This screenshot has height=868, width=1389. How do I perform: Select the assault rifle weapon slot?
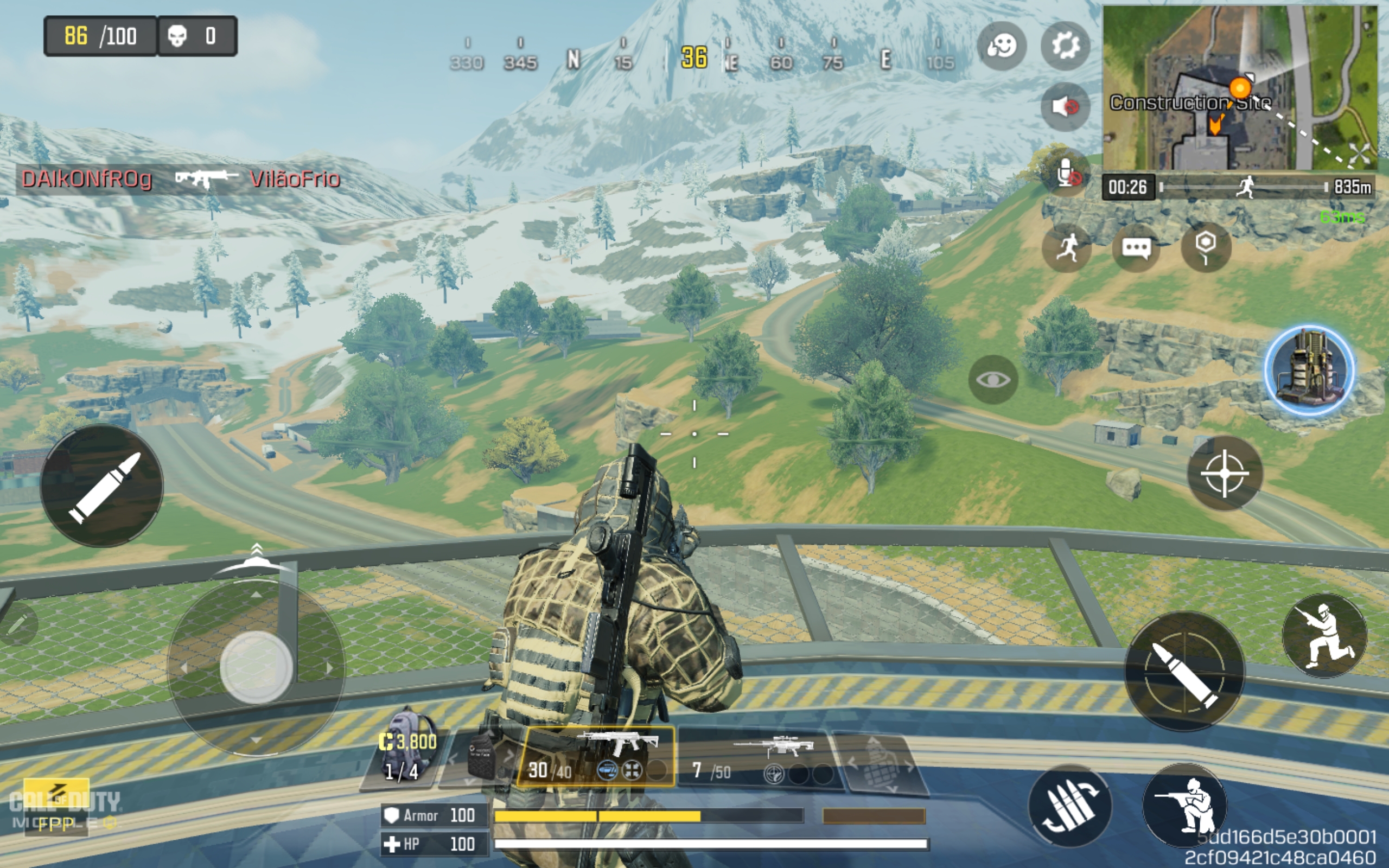[597, 756]
